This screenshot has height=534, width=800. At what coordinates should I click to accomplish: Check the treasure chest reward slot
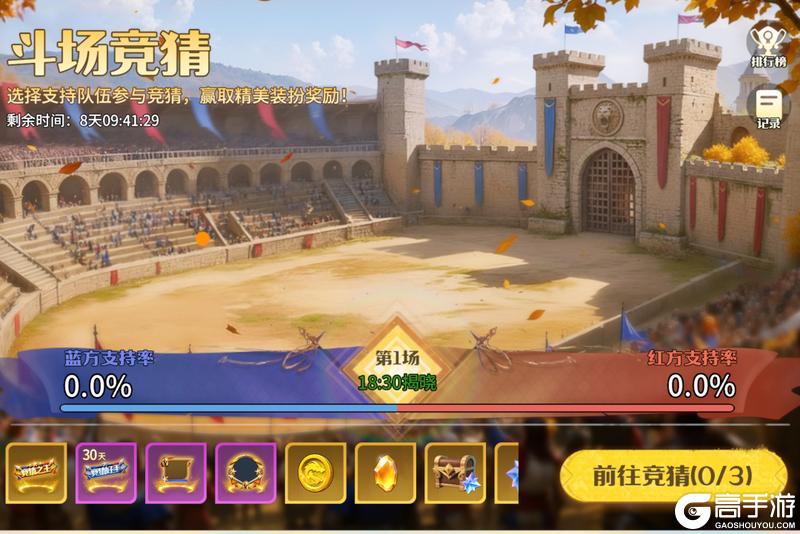[x=456, y=473]
